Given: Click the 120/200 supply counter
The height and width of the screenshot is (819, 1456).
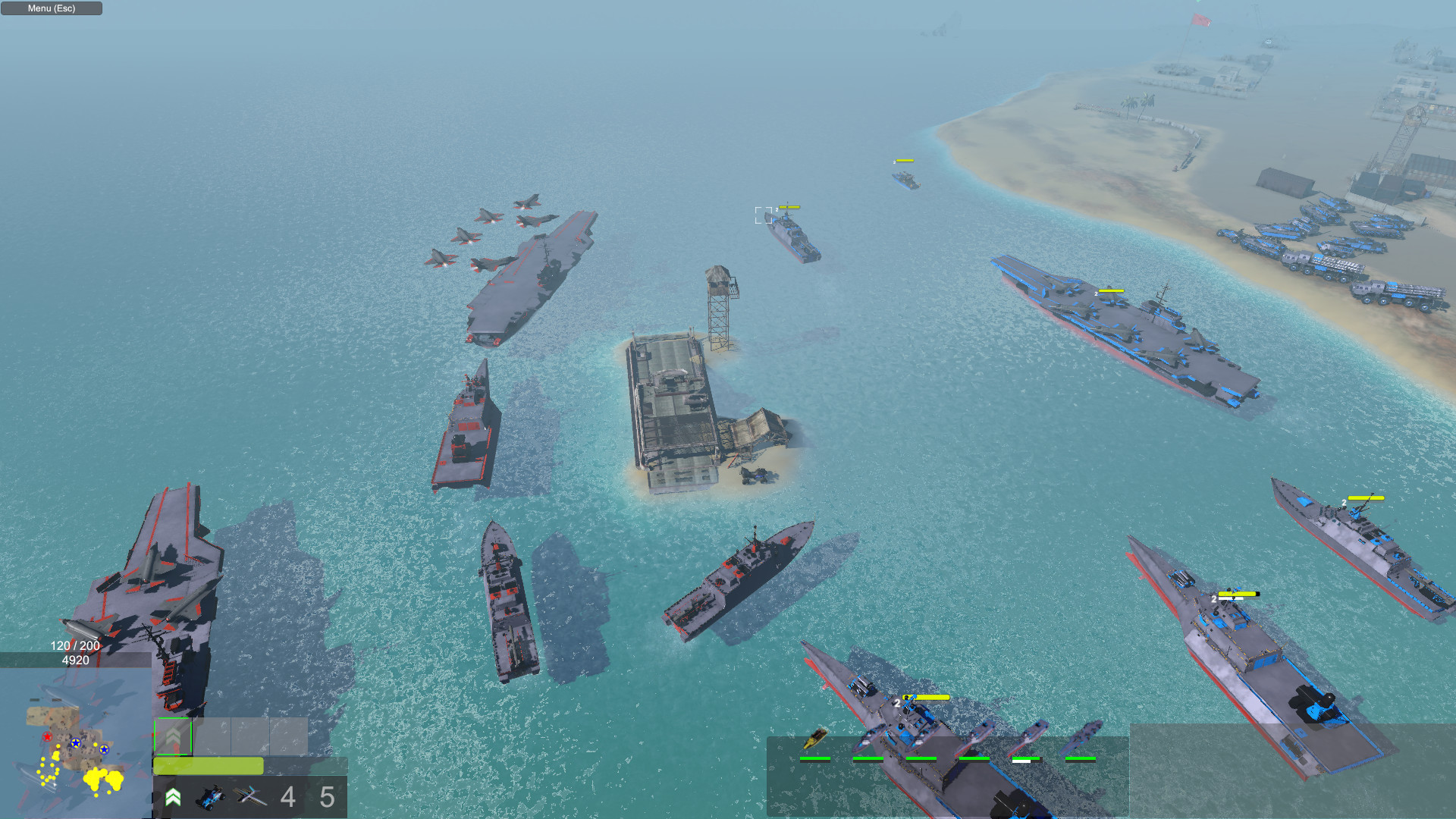Looking at the screenshot, I should pos(74,645).
